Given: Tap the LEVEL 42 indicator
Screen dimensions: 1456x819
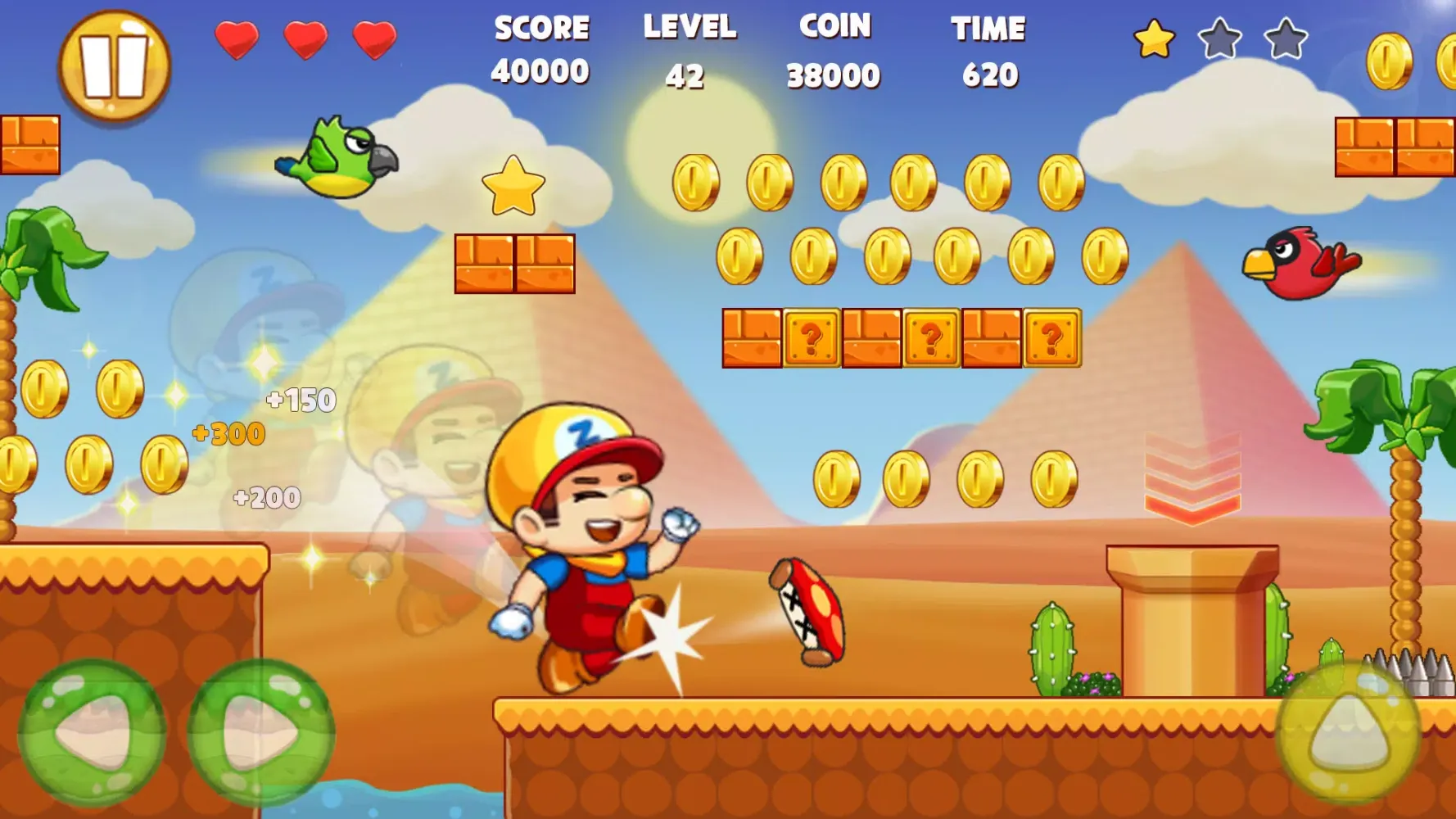Looking at the screenshot, I should pyautogui.click(x=690, y=49).
